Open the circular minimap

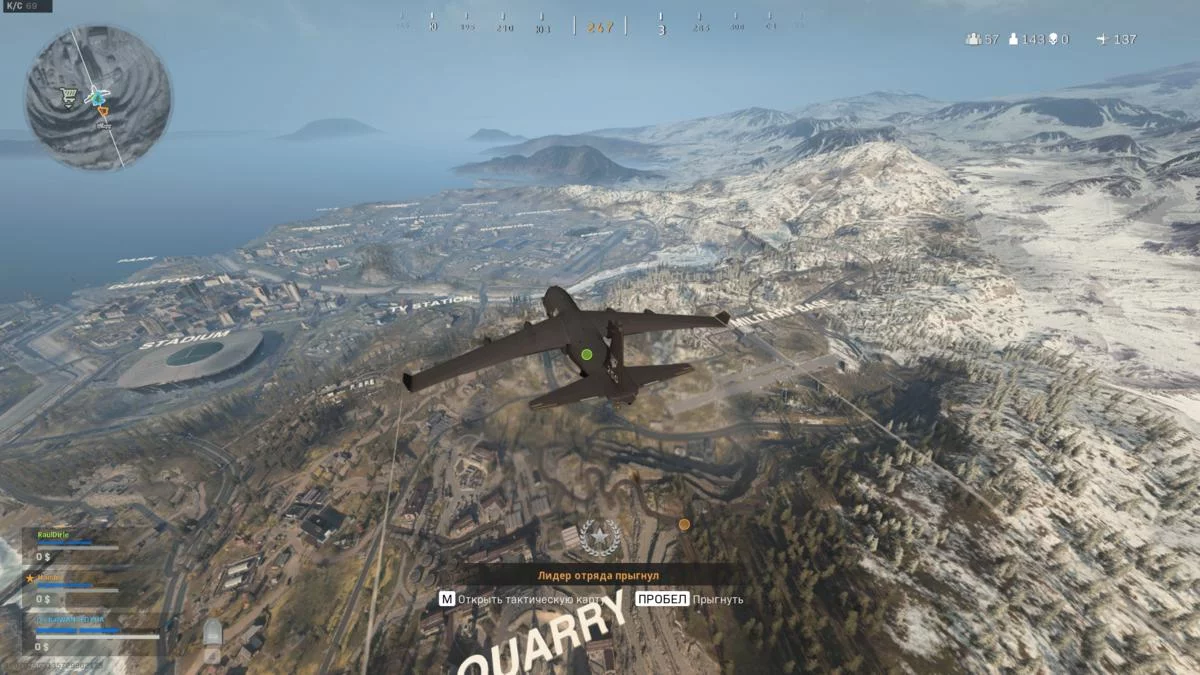(x=98, y=97)
